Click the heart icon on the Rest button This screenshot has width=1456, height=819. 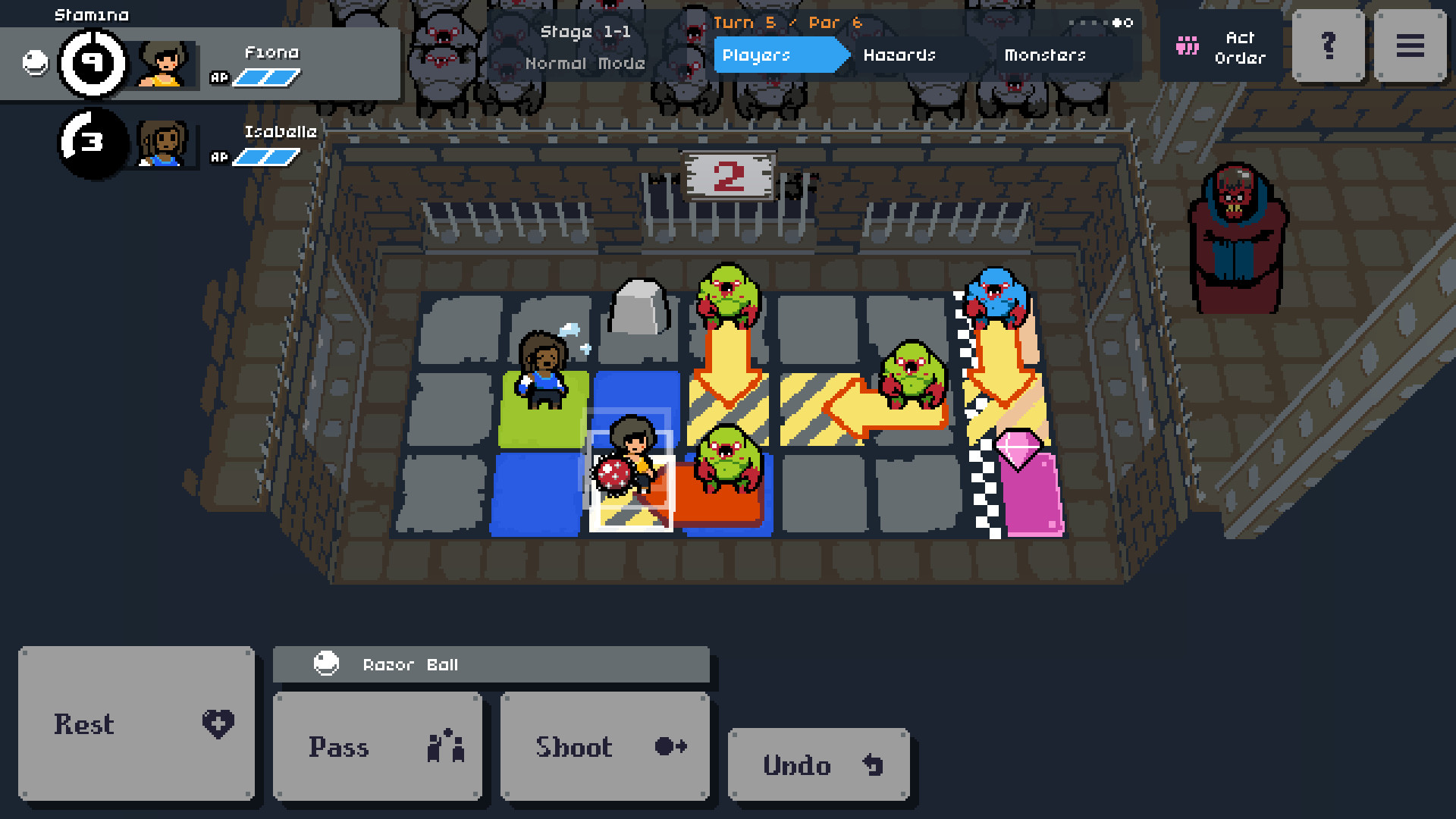coord(218,724)
